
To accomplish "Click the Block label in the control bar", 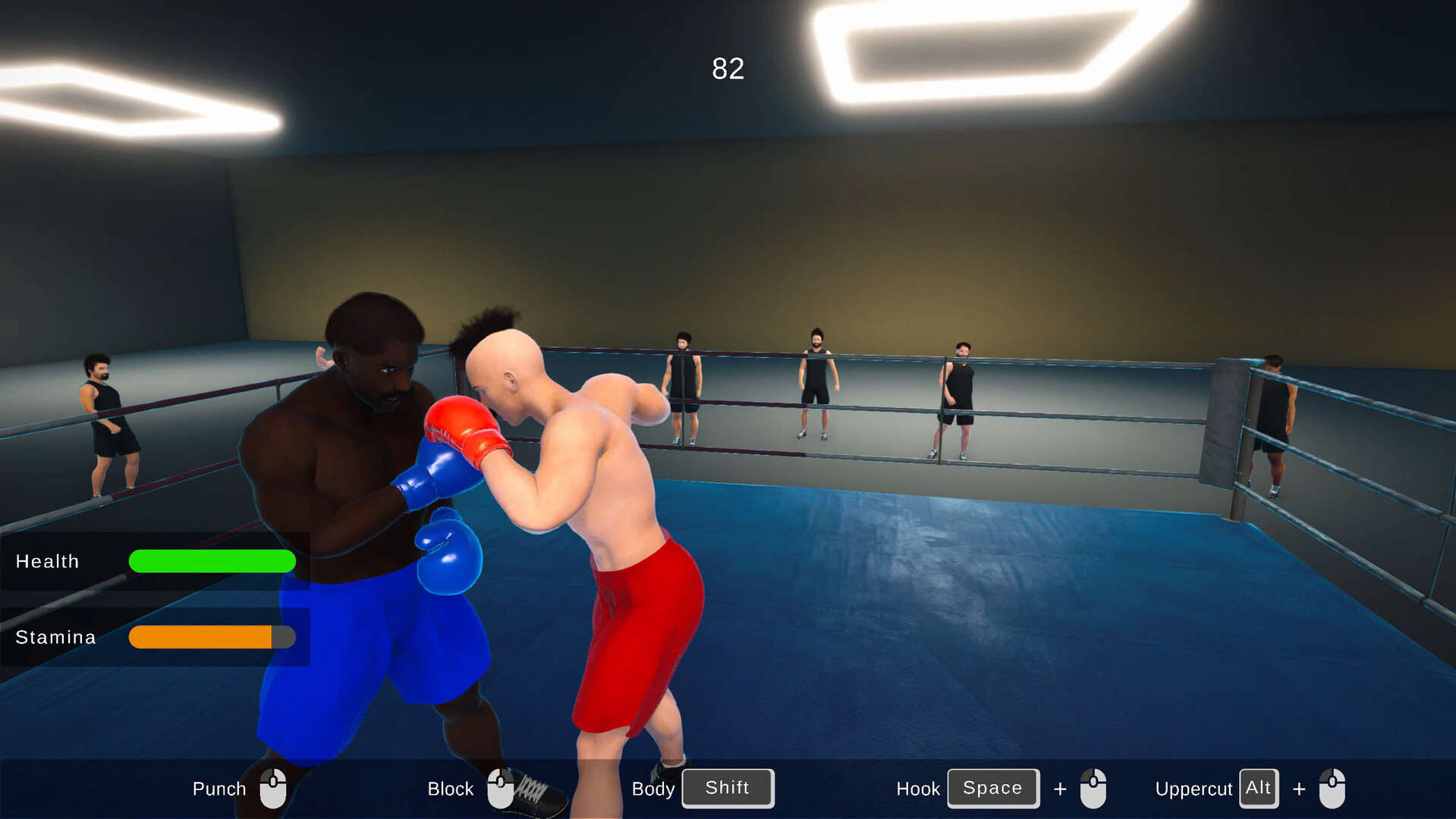I will coord(450,788).
